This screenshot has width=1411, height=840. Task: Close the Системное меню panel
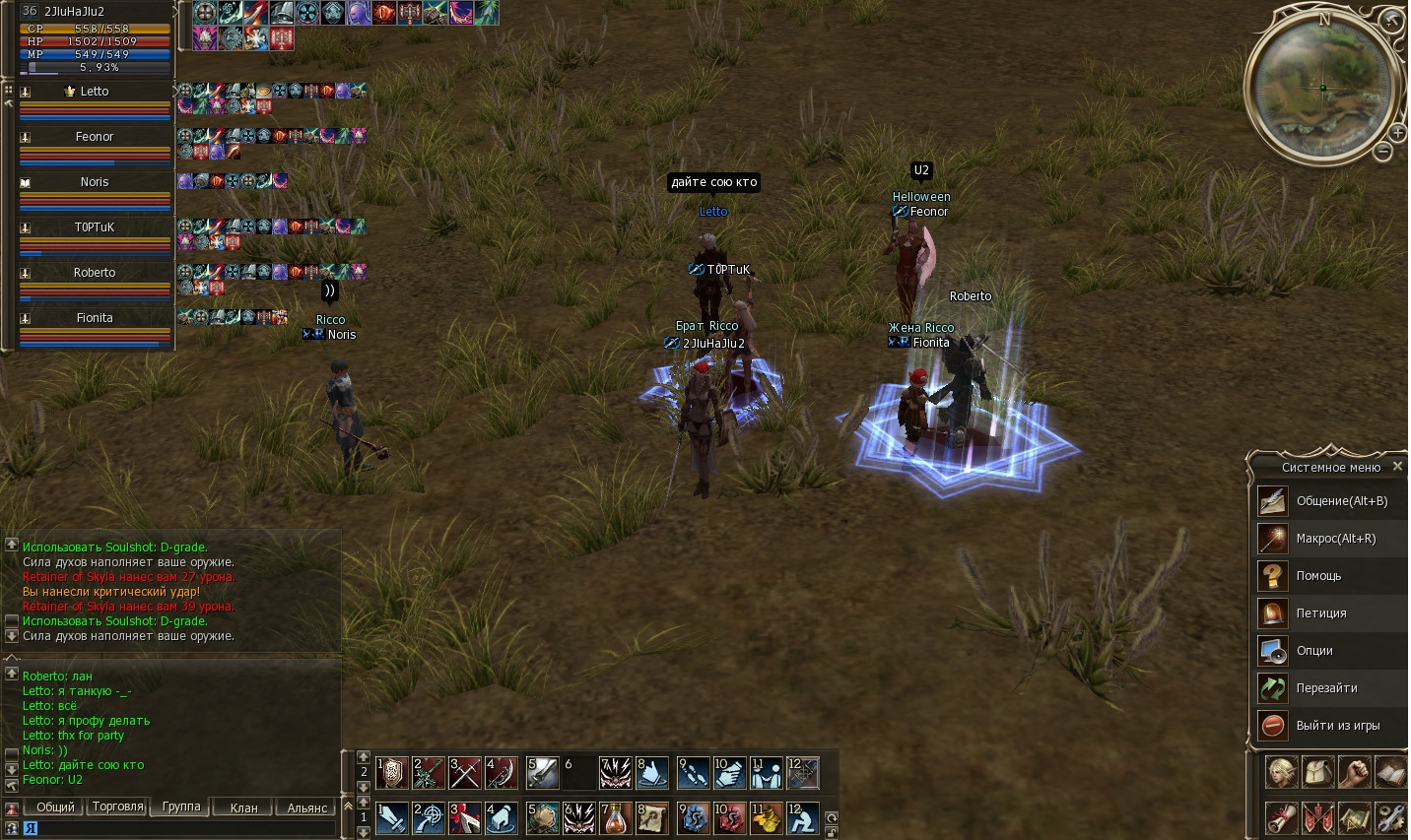click(1397, 466)
